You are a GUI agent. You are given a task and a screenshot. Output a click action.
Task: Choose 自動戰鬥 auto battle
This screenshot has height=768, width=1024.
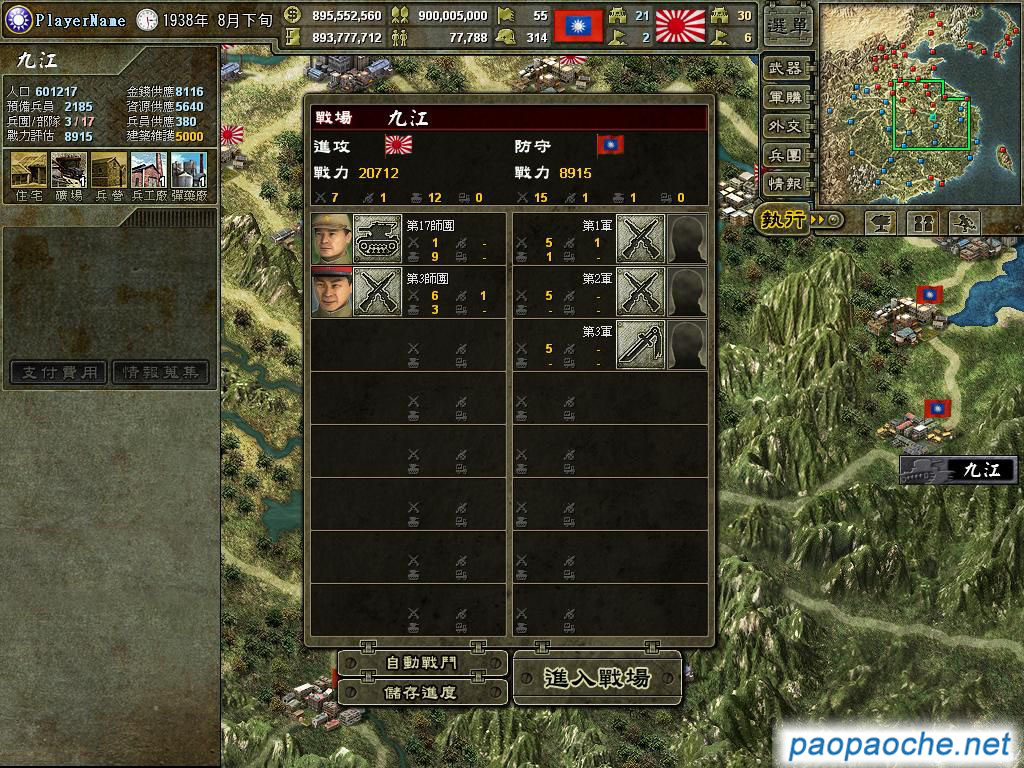tap(422, 663)
